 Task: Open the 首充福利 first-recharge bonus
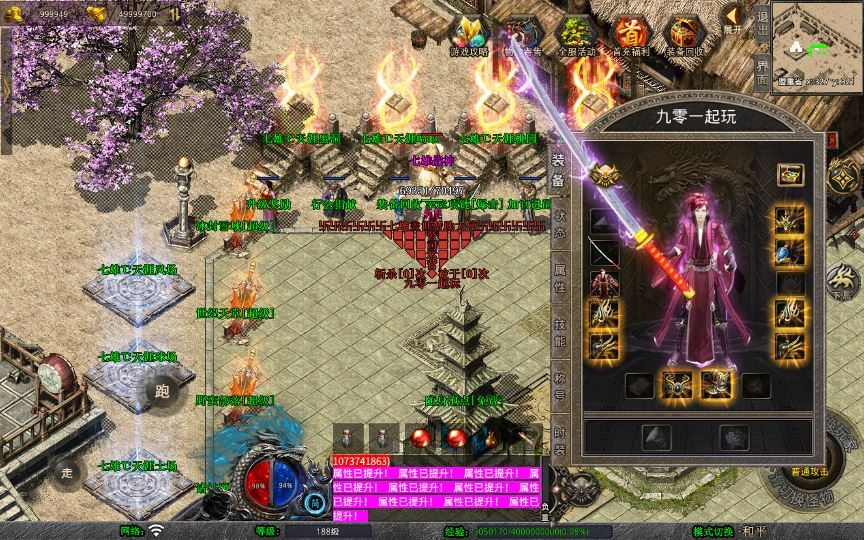(630, 35)
